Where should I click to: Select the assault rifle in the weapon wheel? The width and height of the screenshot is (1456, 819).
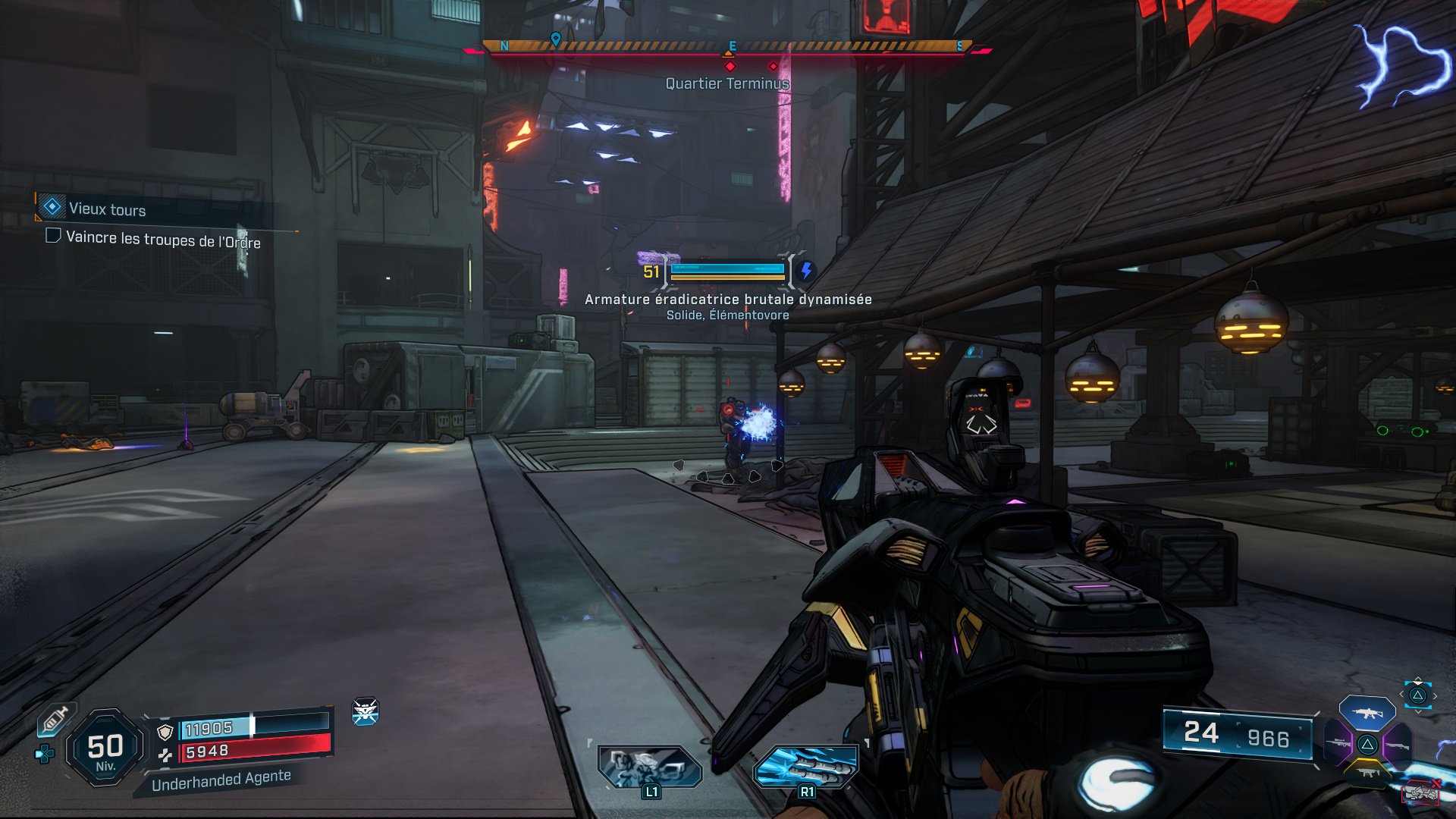[1367, 713]
